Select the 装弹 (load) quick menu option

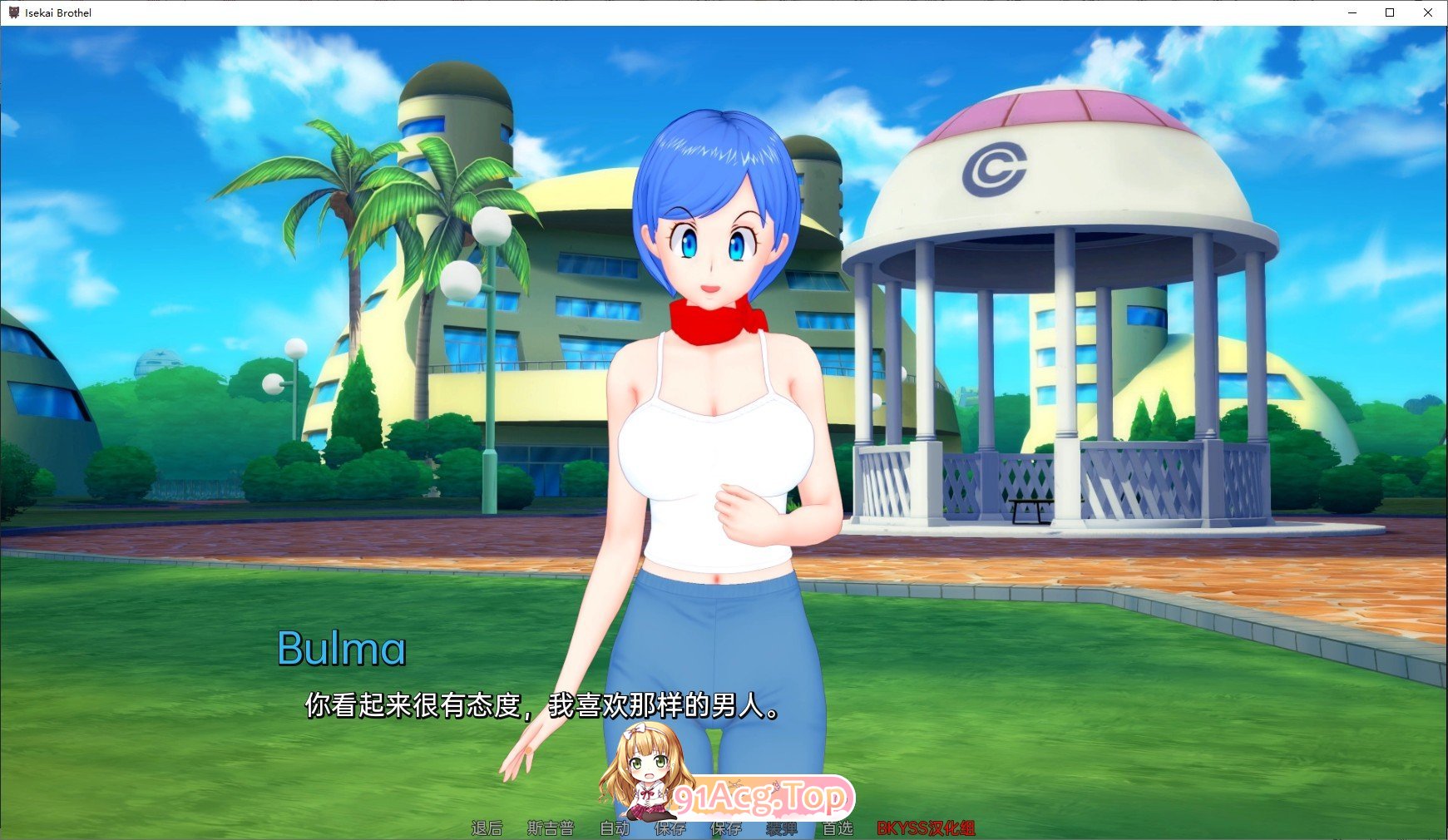pyautogui.click(x=781, y=828)
